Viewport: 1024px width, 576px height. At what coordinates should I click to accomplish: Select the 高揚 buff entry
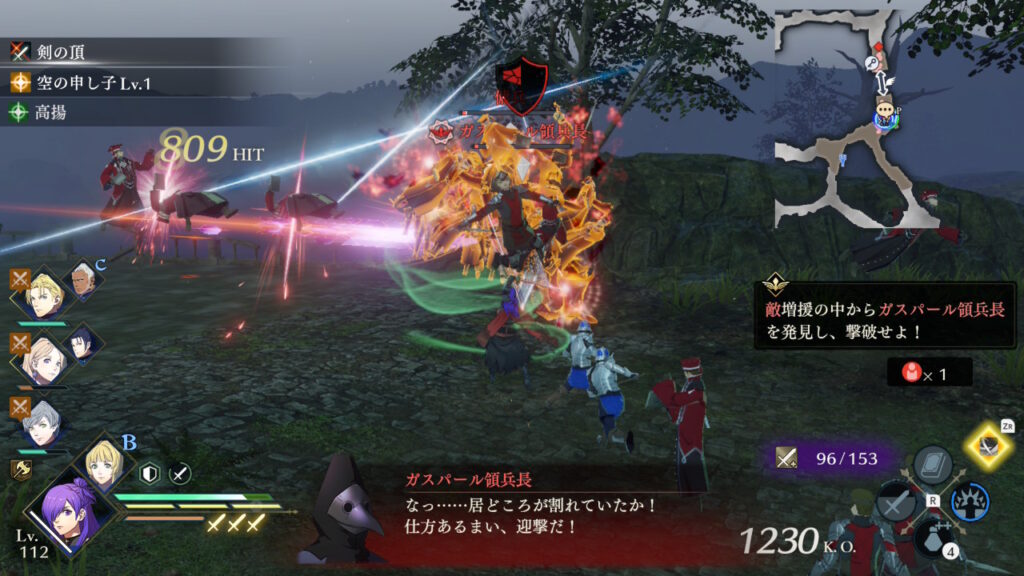point(50,113)
